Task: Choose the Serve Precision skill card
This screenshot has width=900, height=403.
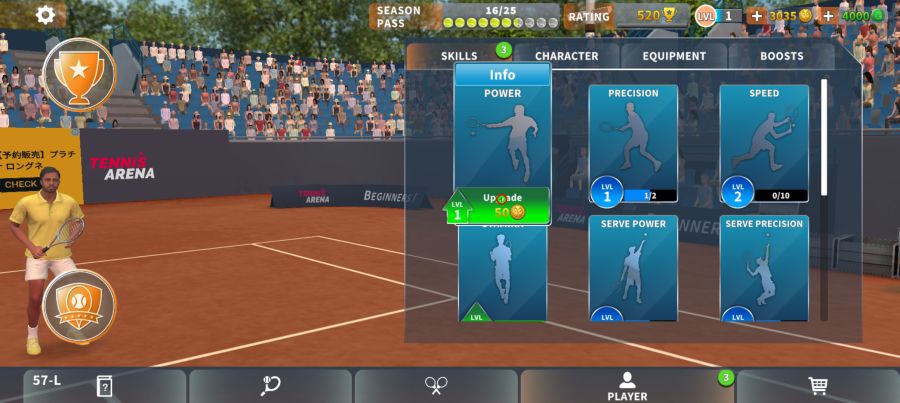Action: 764,268
